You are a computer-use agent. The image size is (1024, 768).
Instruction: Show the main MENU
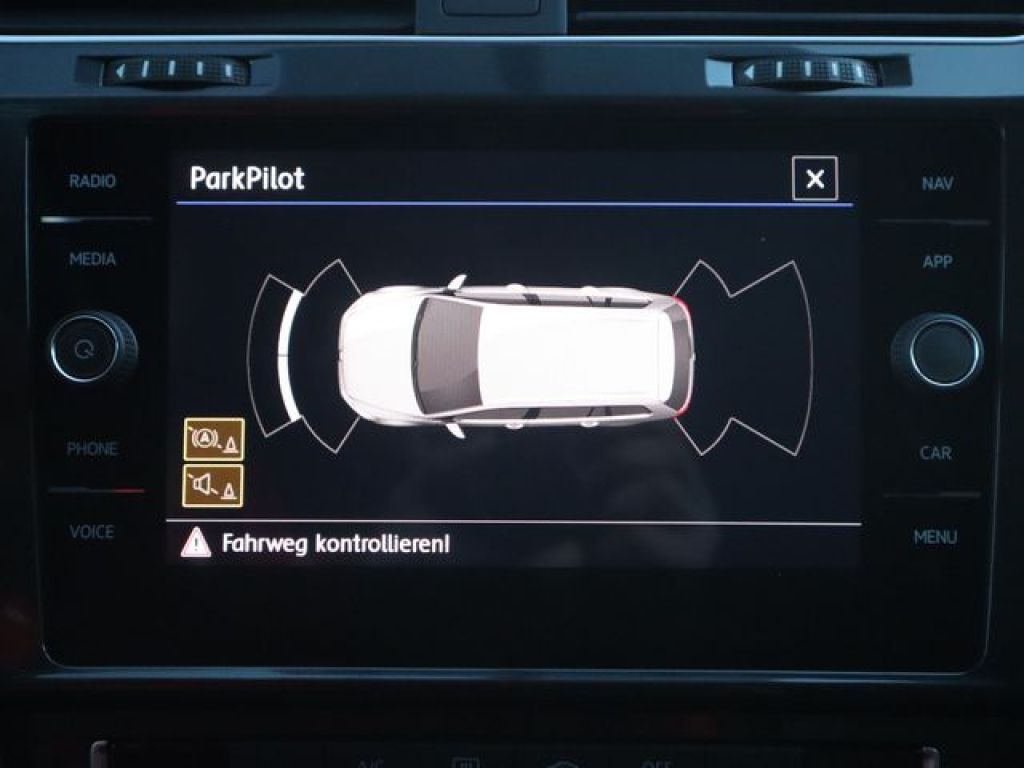[x=935, y=537]
